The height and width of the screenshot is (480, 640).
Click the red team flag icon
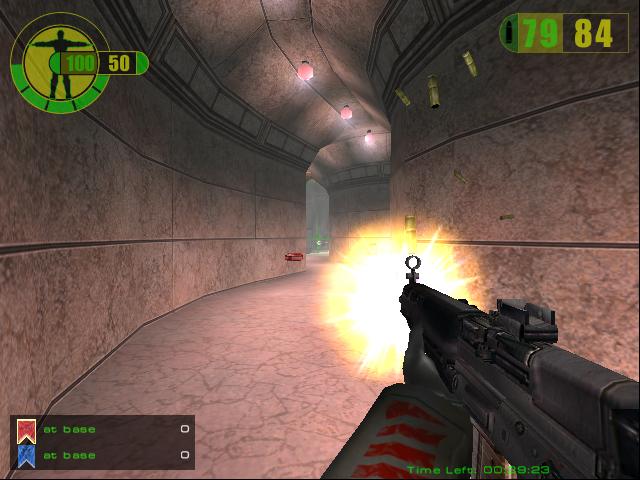[27, 430]
